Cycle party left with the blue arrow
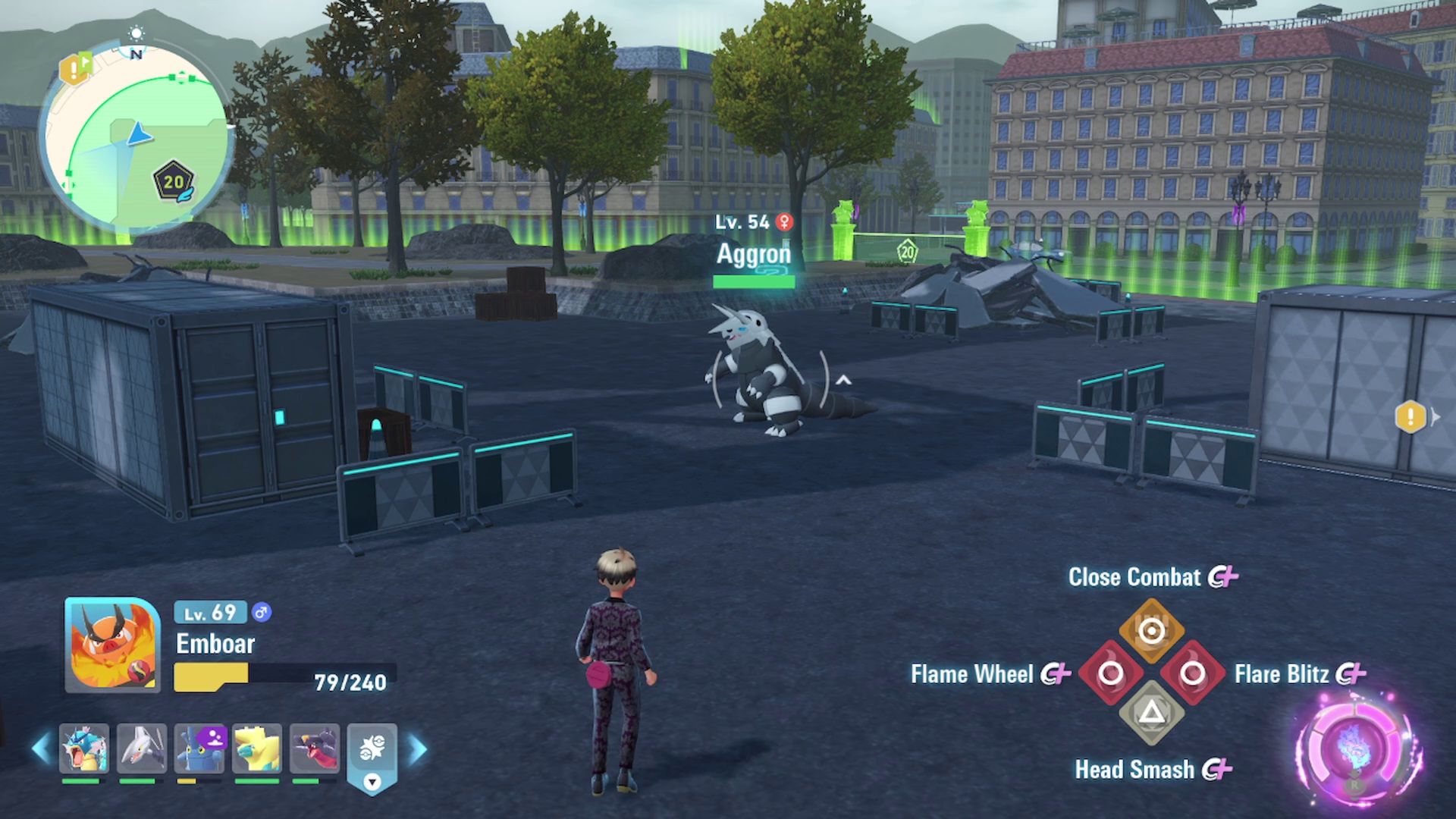 [41, 748]
